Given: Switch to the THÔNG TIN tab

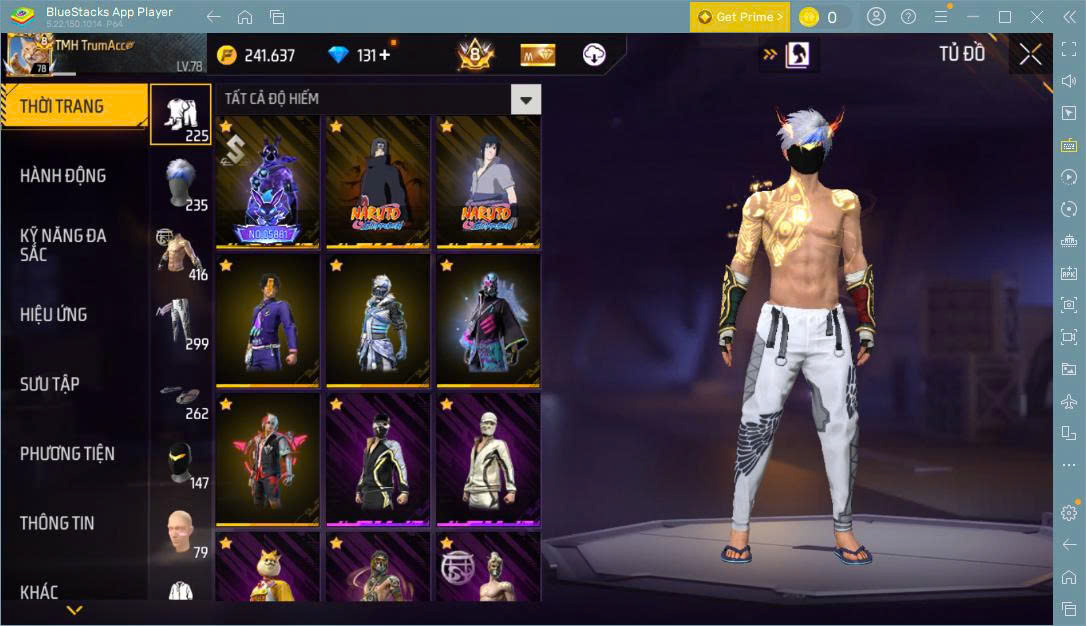Looking at the screenshot, I should coord(59,523).
